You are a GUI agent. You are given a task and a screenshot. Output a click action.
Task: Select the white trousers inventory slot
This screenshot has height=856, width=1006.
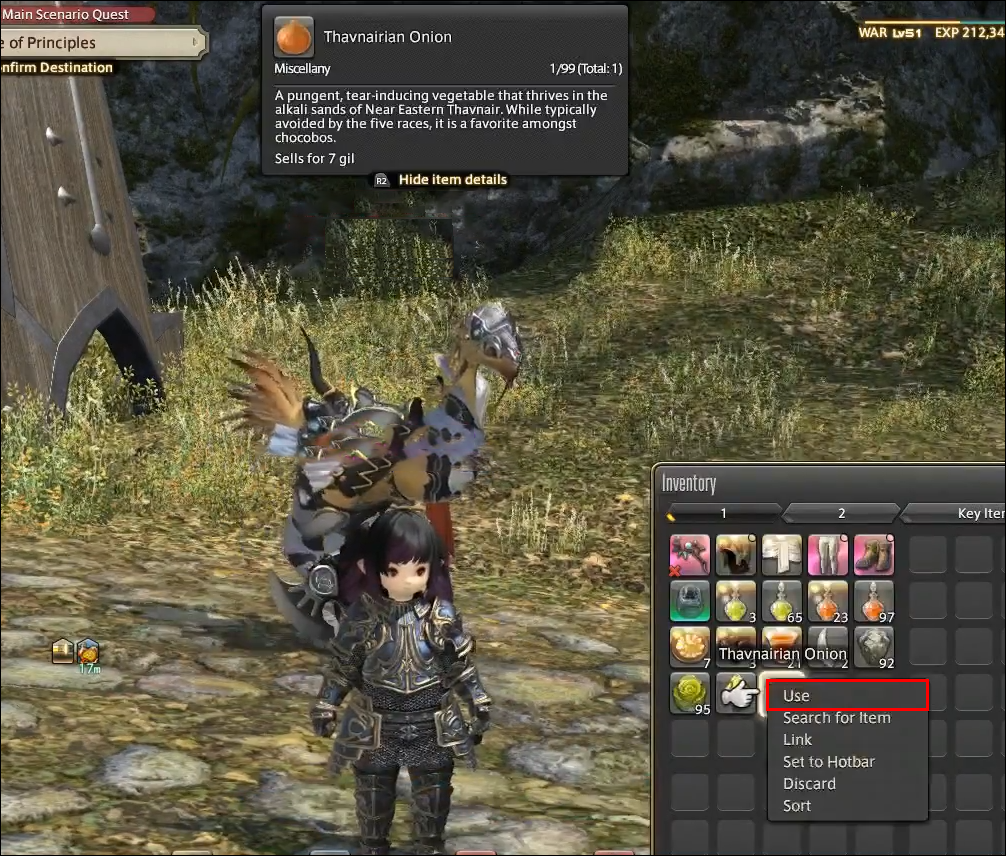click(x=828, y=555)
